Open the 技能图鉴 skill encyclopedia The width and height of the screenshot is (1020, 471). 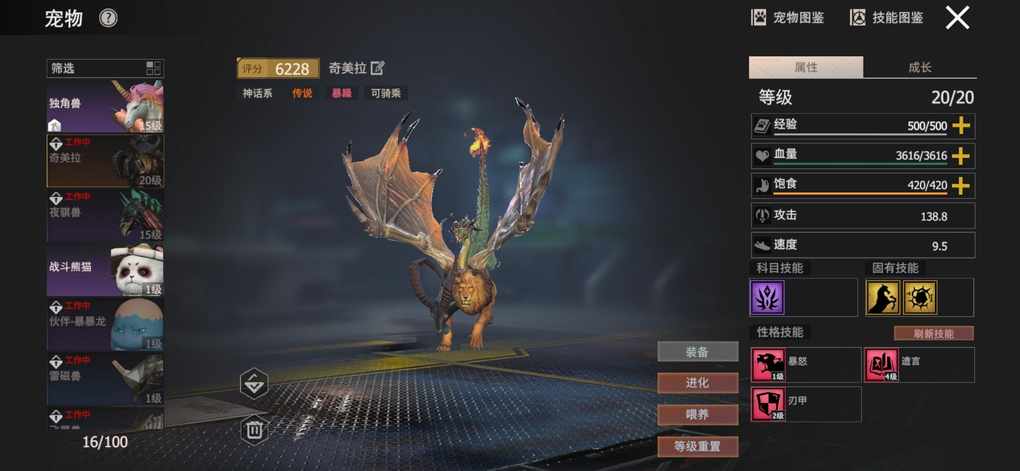click(886, 17)
